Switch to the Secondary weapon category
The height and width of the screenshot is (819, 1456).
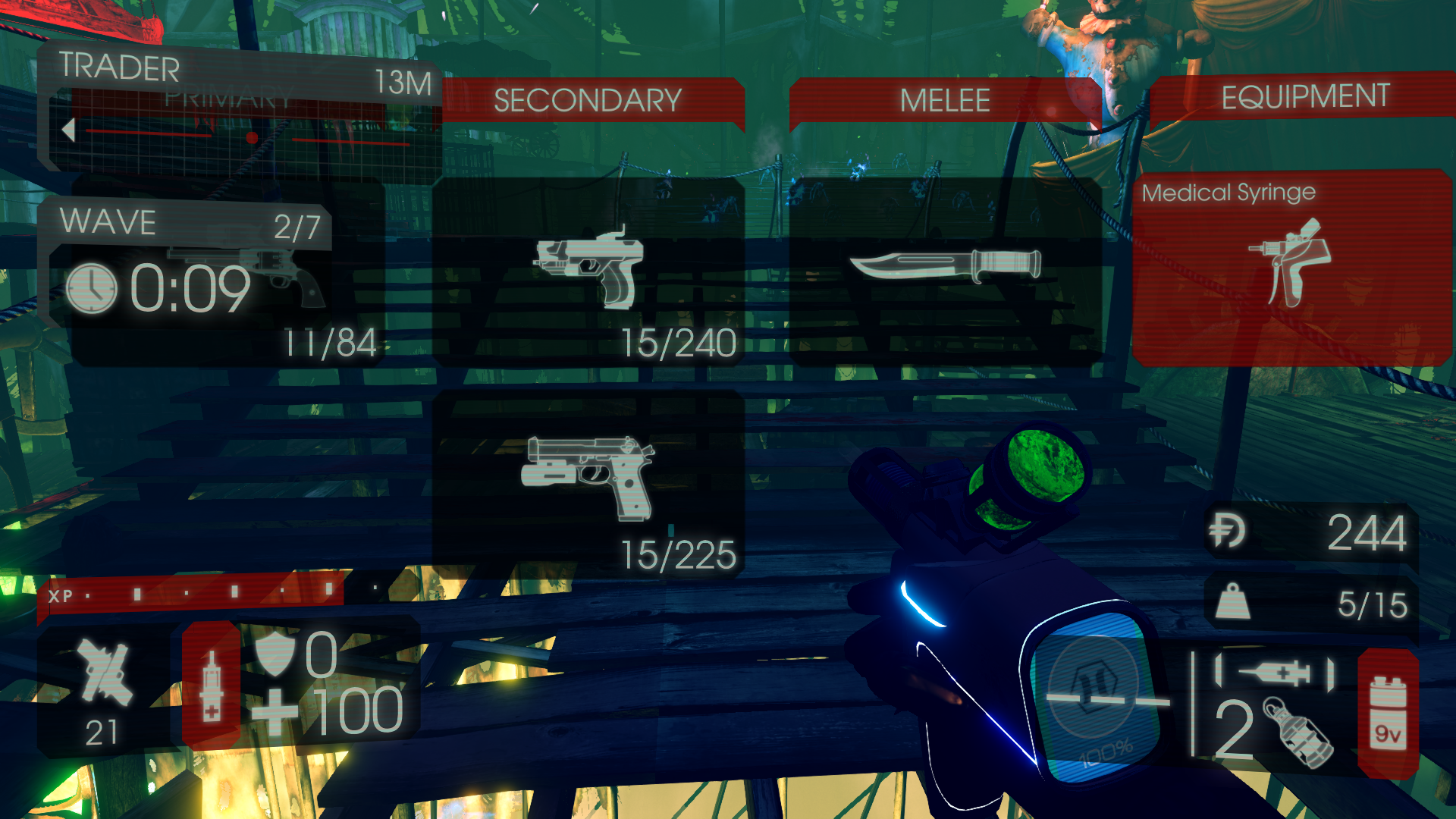coord(588,100)
